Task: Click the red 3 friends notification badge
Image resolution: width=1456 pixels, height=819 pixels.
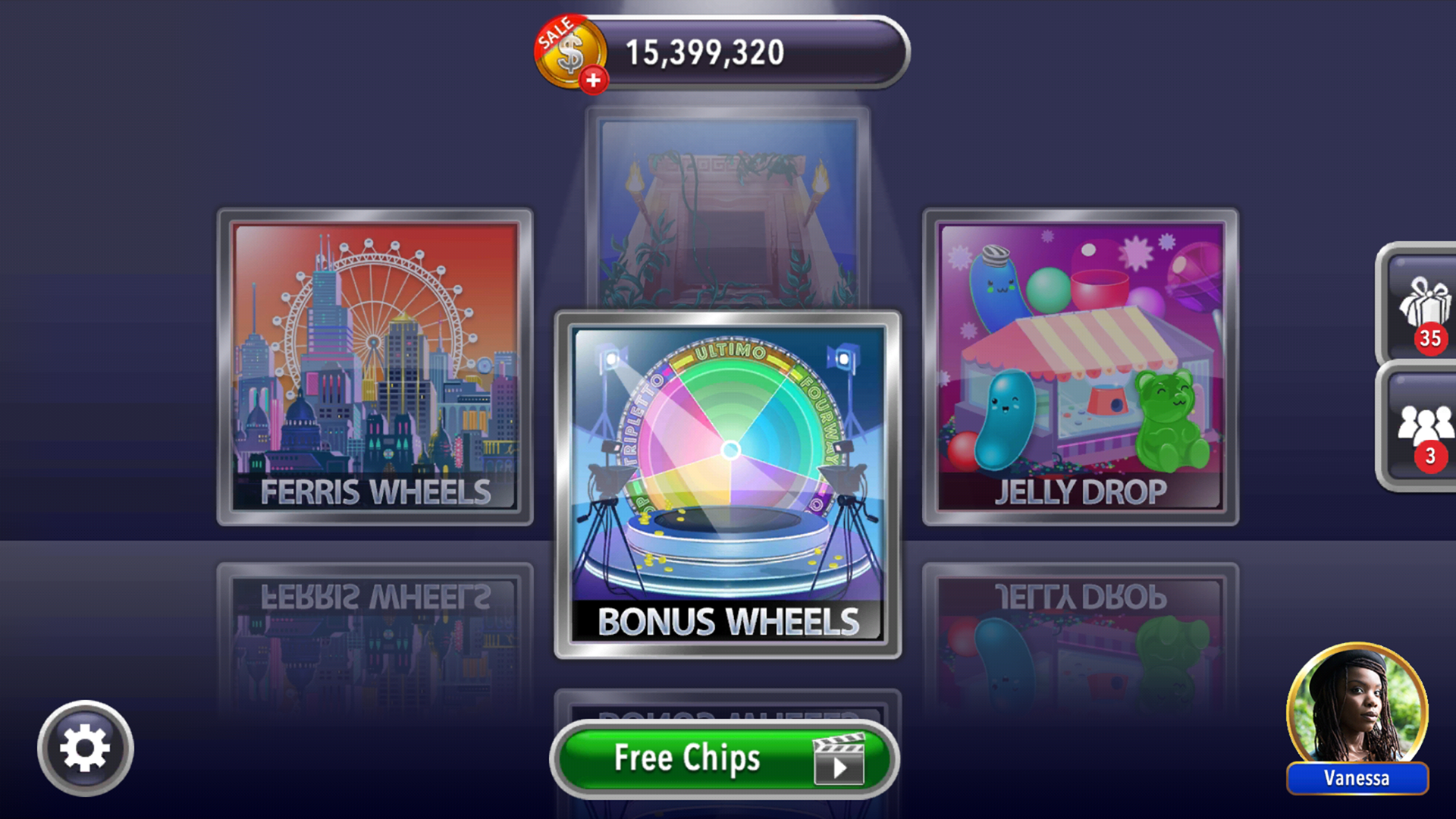Action: pyautogui.click(x=1431, y=457)
